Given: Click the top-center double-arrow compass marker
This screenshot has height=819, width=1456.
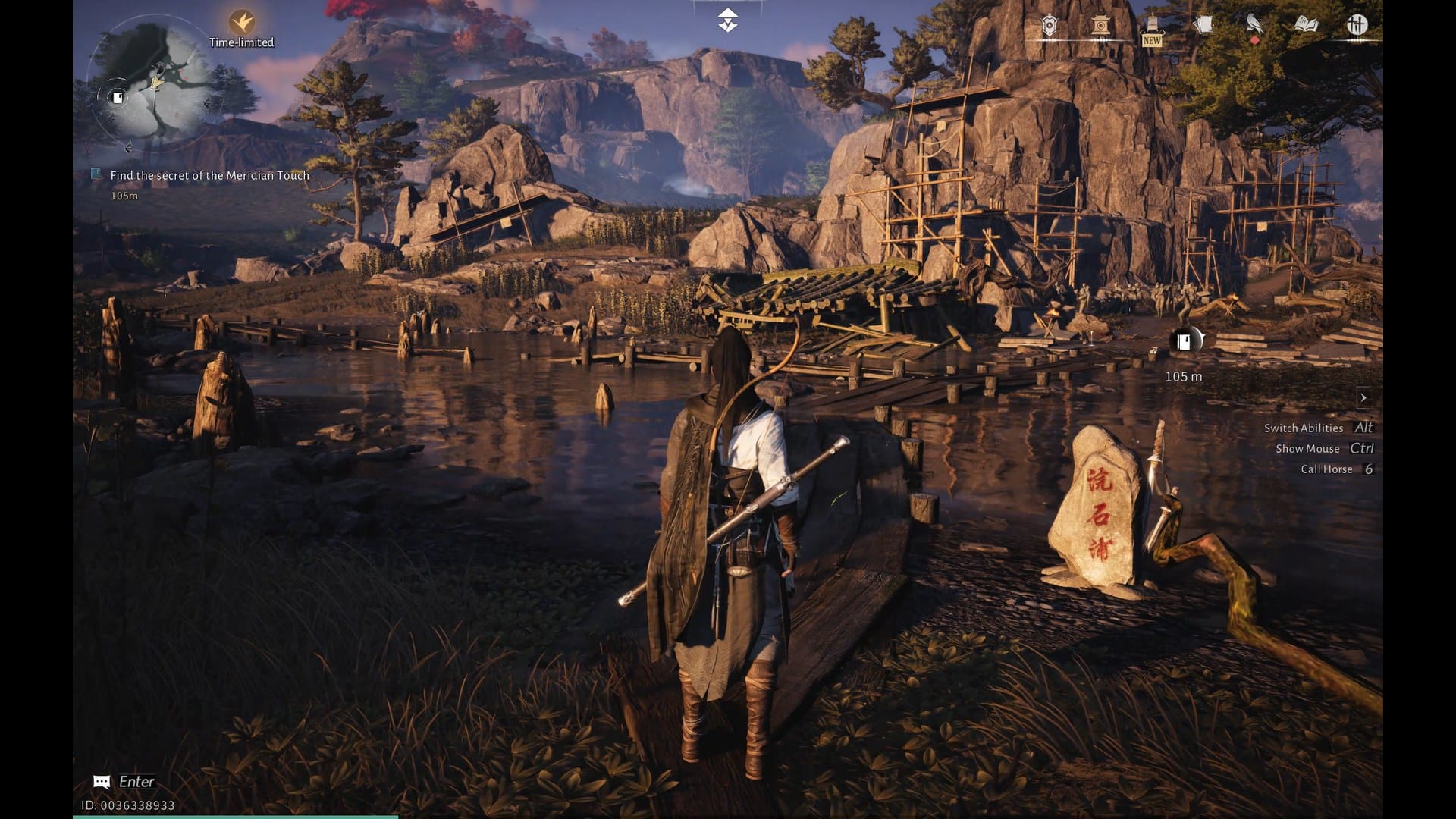Looking at the screenshot, I should pyautogui.click(x=727, y=20).
